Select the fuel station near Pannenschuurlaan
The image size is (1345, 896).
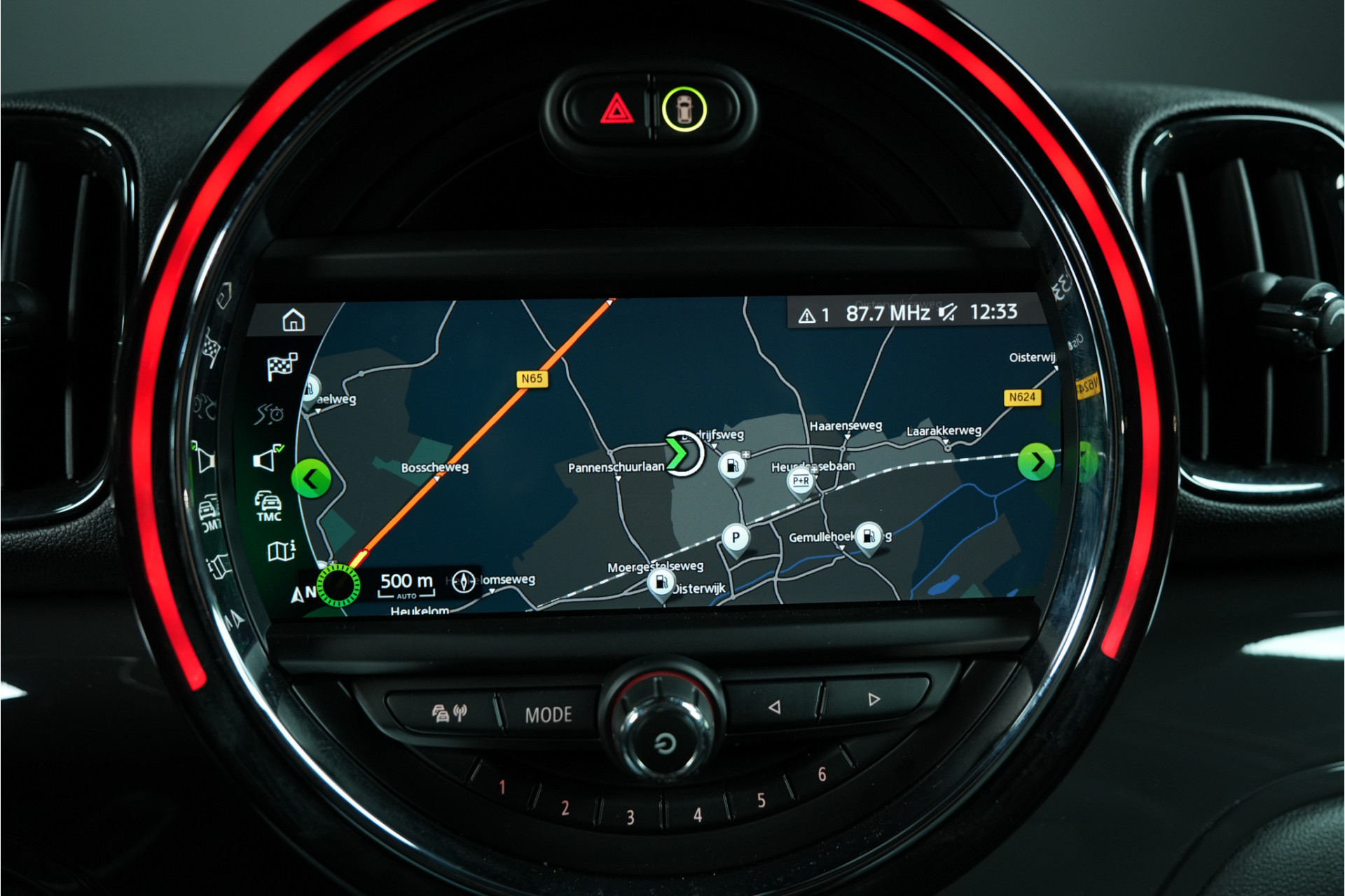click(x=731, y=465)
